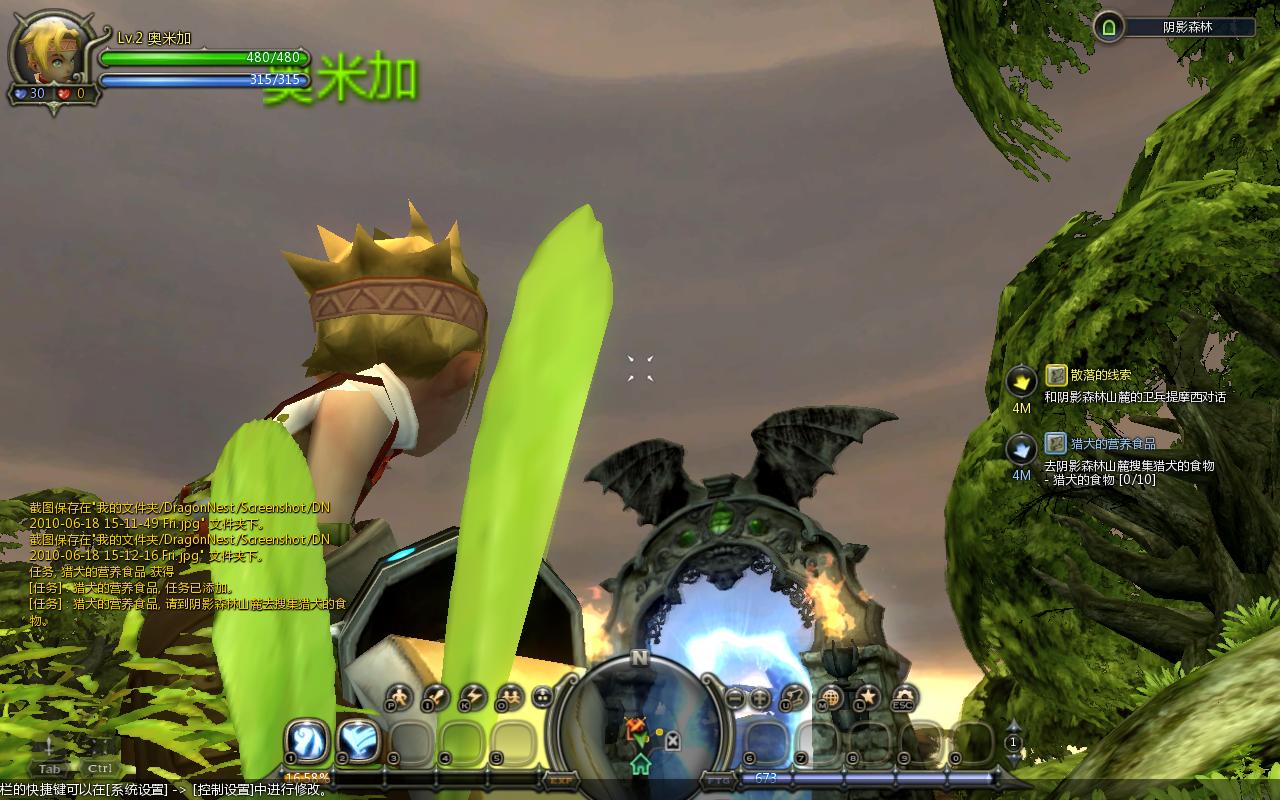The image size is (1280, 800).
Task: Activate the first skill in hotbar slot 1
Action: tap(308, 740)
